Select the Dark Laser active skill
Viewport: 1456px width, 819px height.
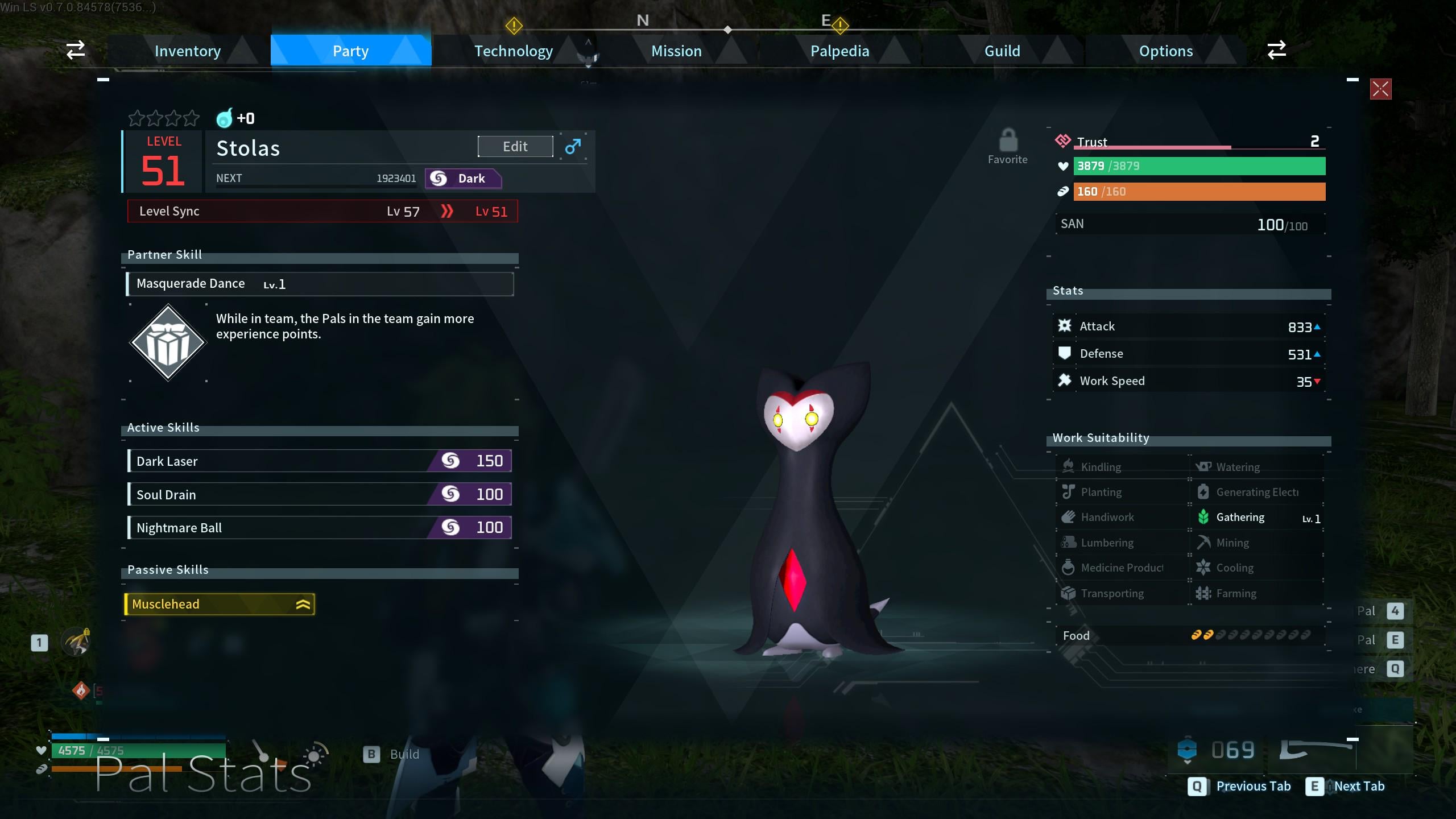pos(320,461)
